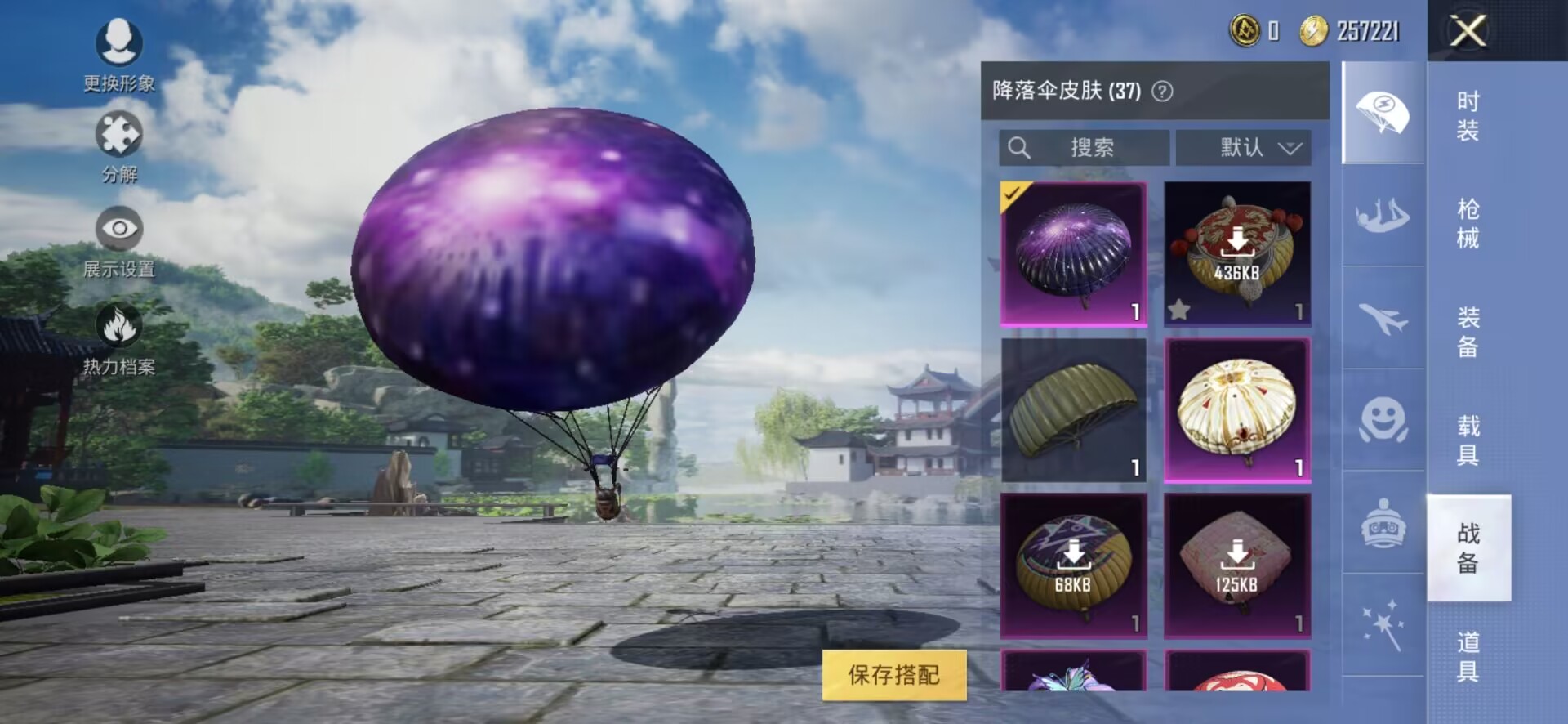The image size is (1568, 724).
Task: Choose the plain olive green parachute
Action: point(1073,410)
